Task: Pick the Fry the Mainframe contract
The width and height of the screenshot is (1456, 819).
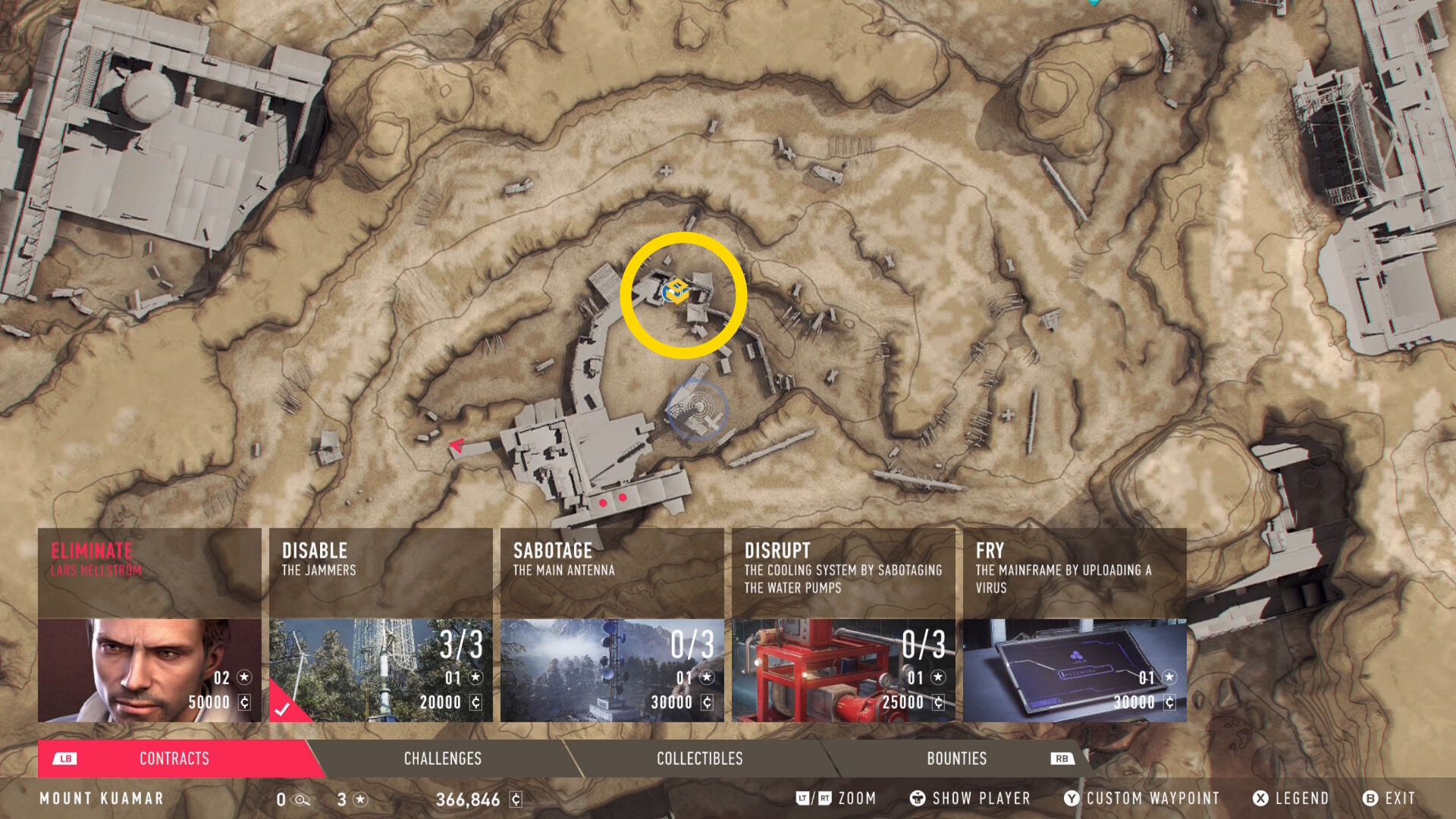Action: pyautogui.click(x=1075, y=625)
